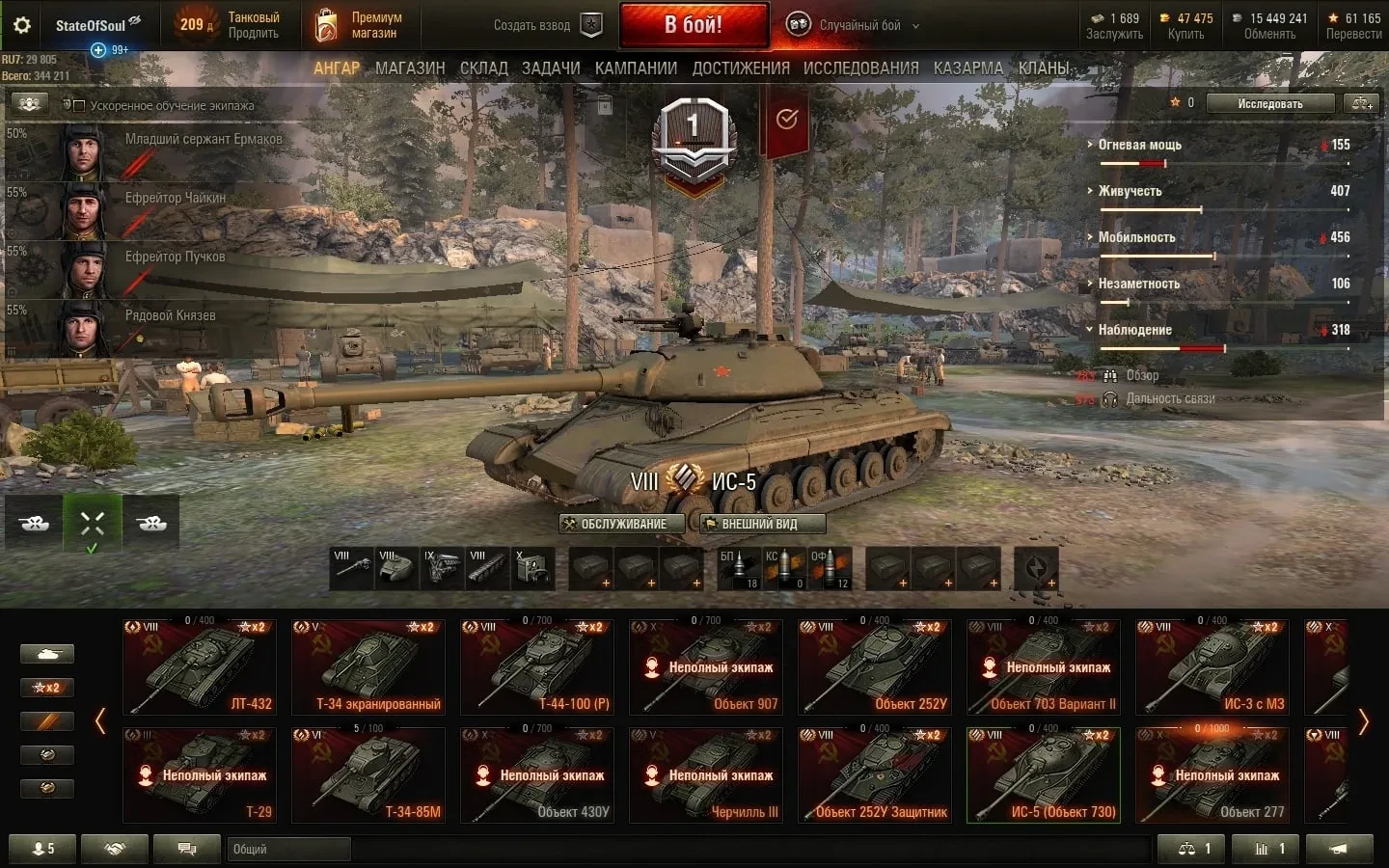Show the Кланы tab
Image resolution: width=1389 pixels, height=868 pixels.
pyautogui.click(x=1044, y=68)
